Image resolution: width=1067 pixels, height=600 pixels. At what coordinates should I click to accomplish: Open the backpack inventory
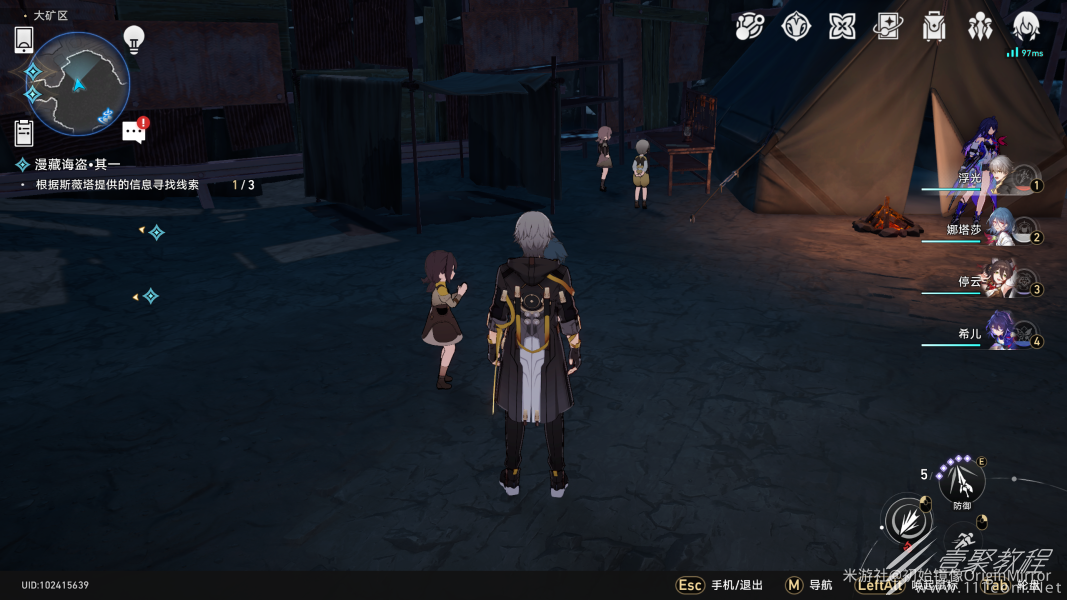(934, 27)
